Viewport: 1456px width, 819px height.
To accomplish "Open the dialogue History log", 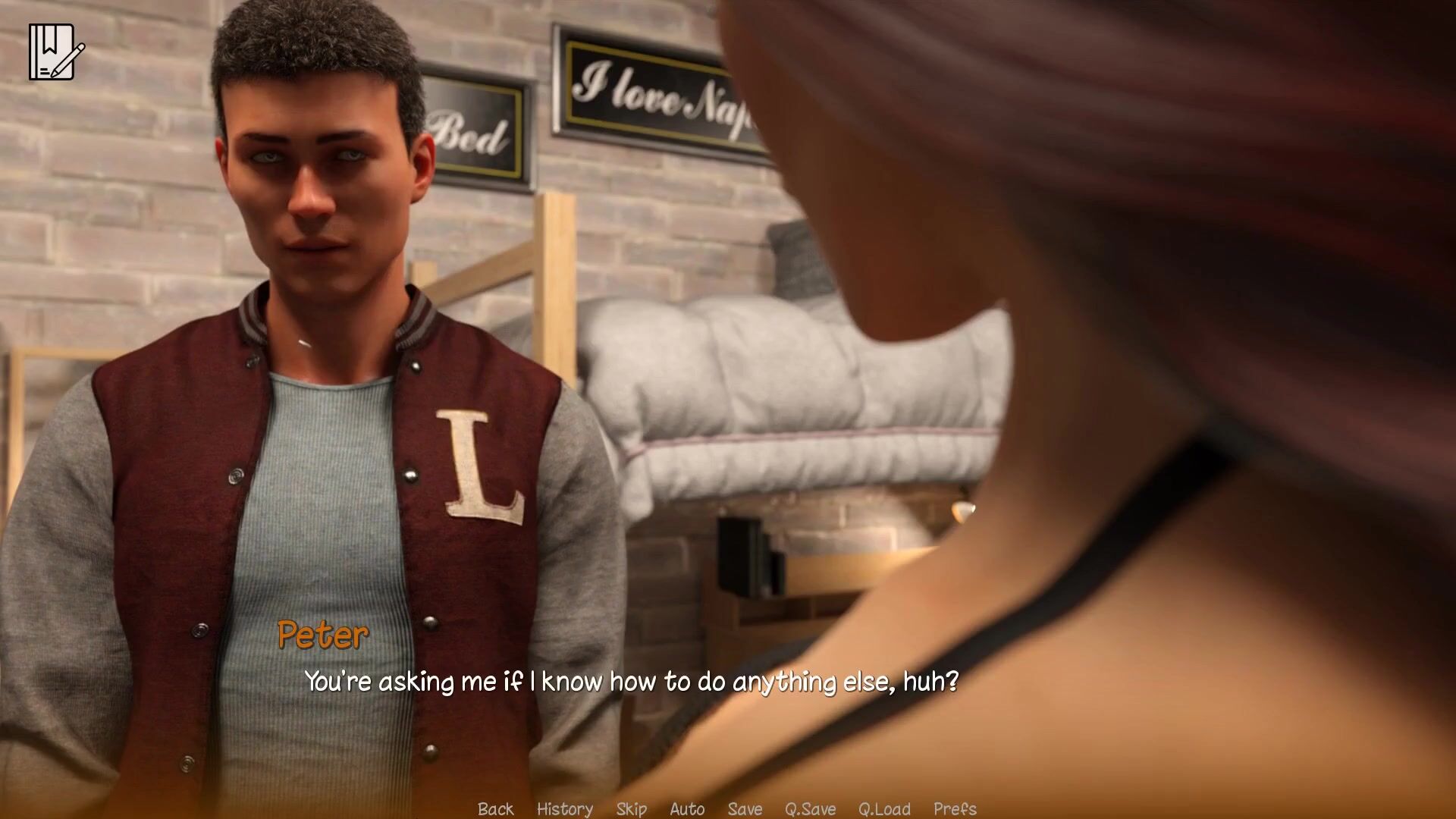I will (x=564, y=808).
